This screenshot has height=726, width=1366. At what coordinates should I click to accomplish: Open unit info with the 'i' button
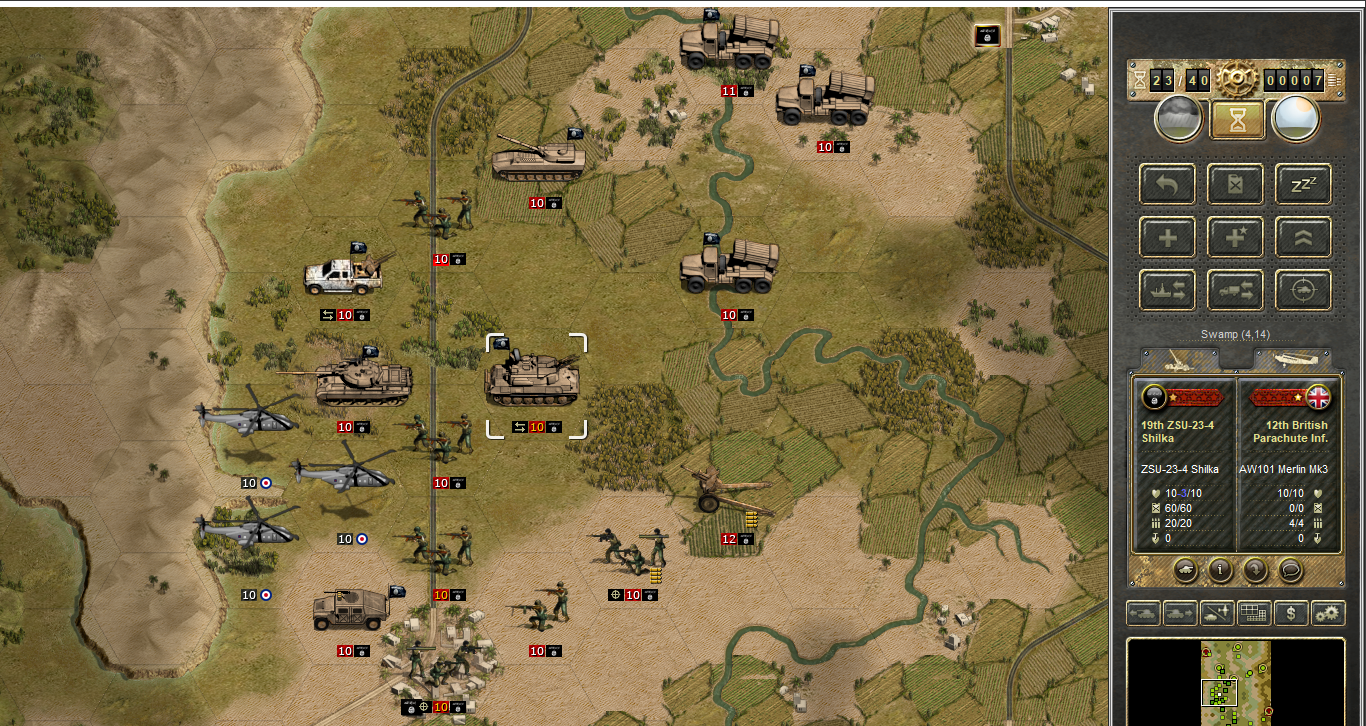click(x=1219, y=570)
